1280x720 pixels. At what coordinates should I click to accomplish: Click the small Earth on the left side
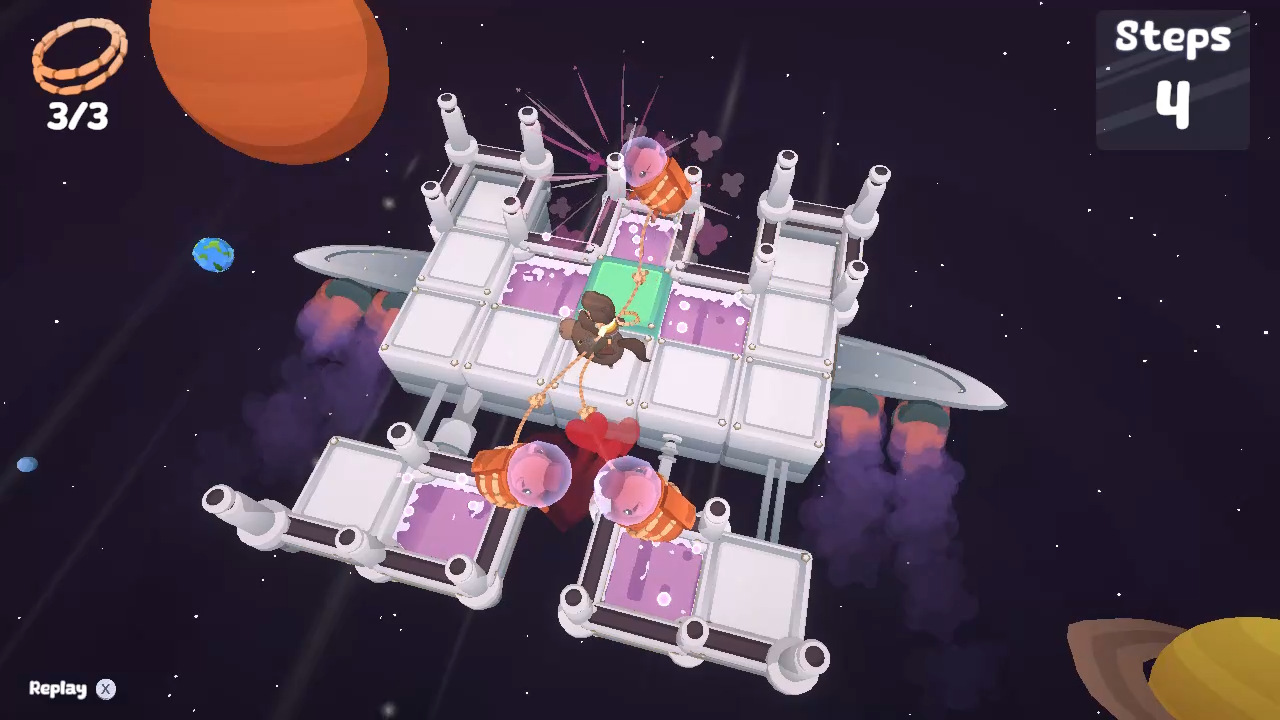tap(211, 255)
